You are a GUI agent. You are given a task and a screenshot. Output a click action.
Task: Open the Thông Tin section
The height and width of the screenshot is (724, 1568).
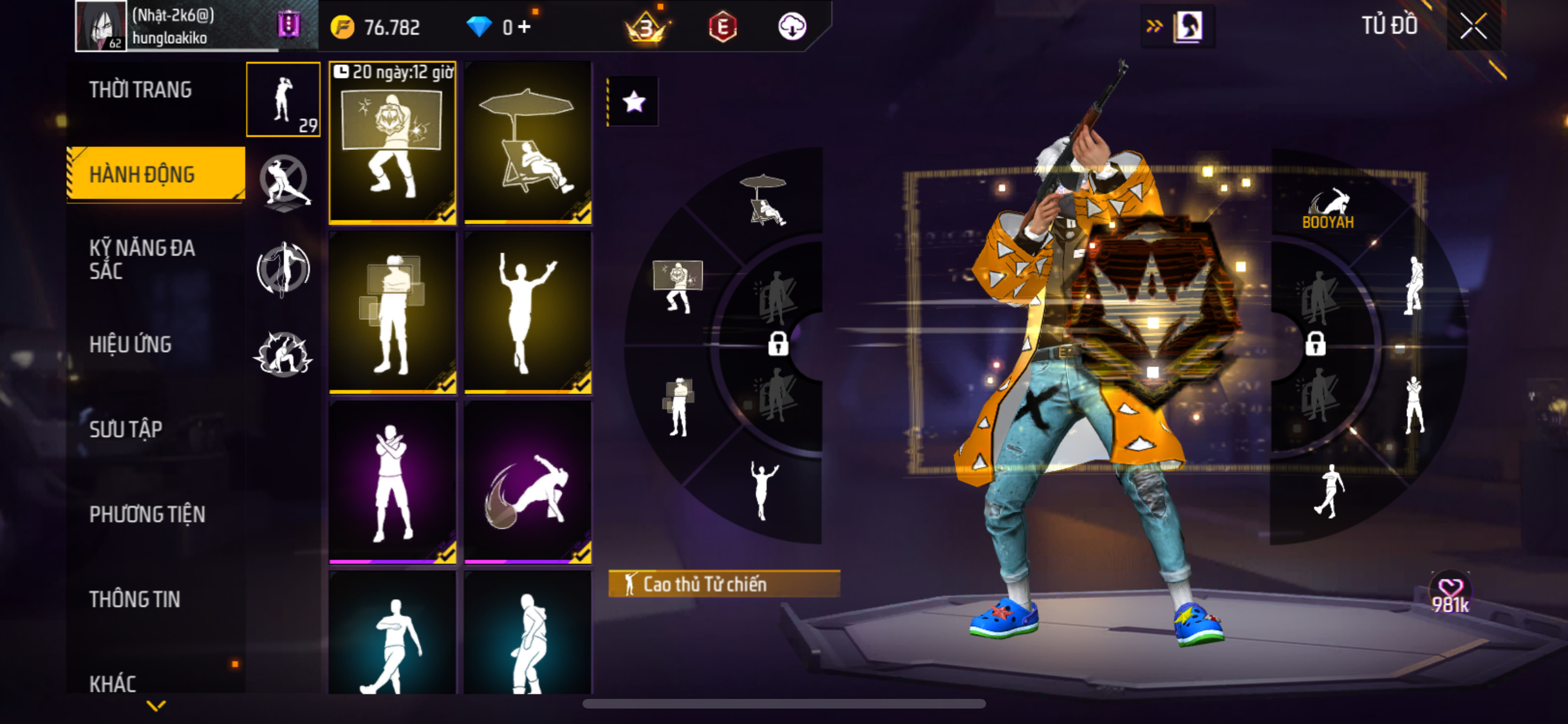click(x=135, y=599)
